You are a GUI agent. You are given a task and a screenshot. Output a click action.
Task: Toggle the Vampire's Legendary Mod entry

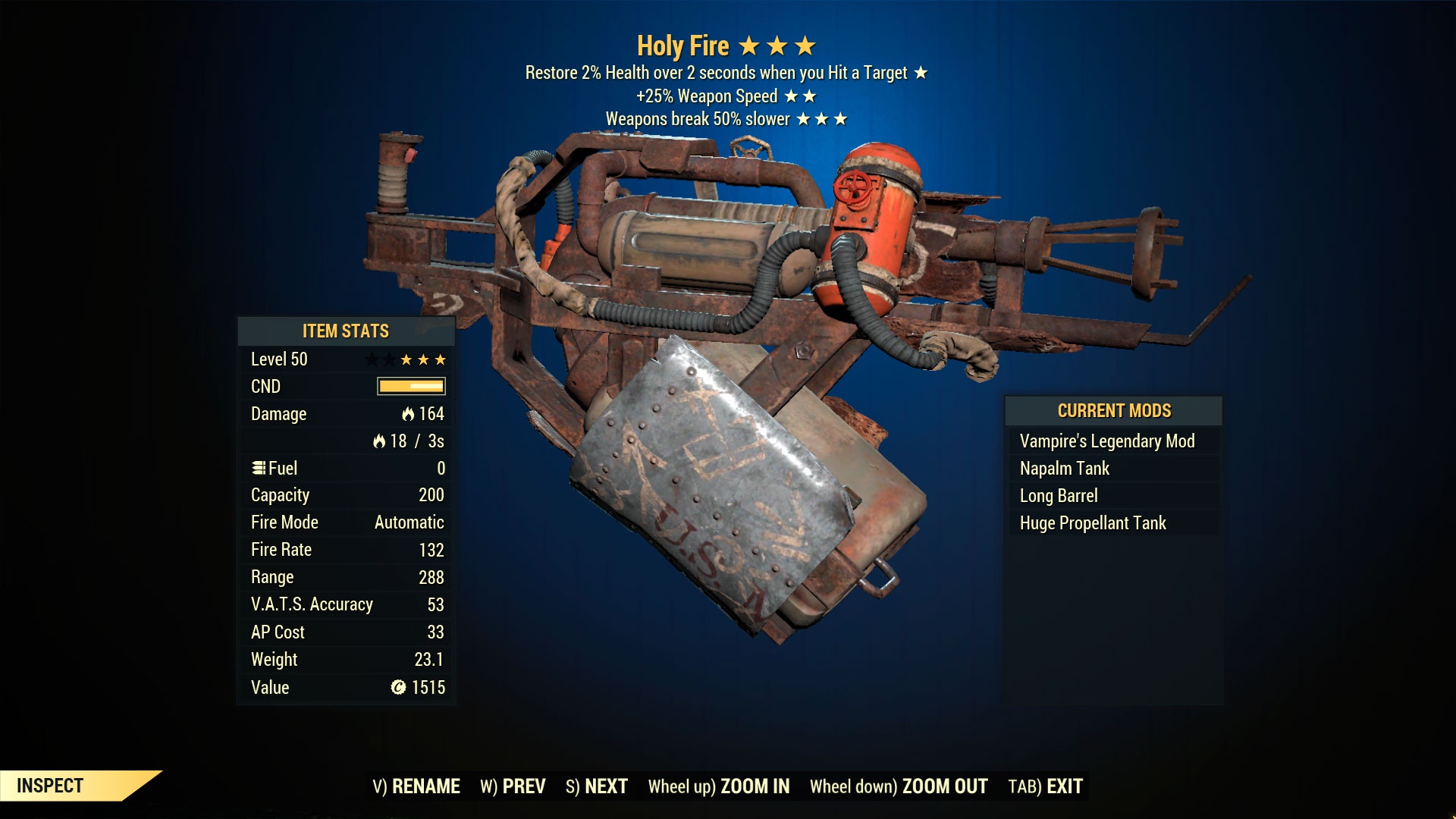pyautogui.click(x=1107, y=441)
